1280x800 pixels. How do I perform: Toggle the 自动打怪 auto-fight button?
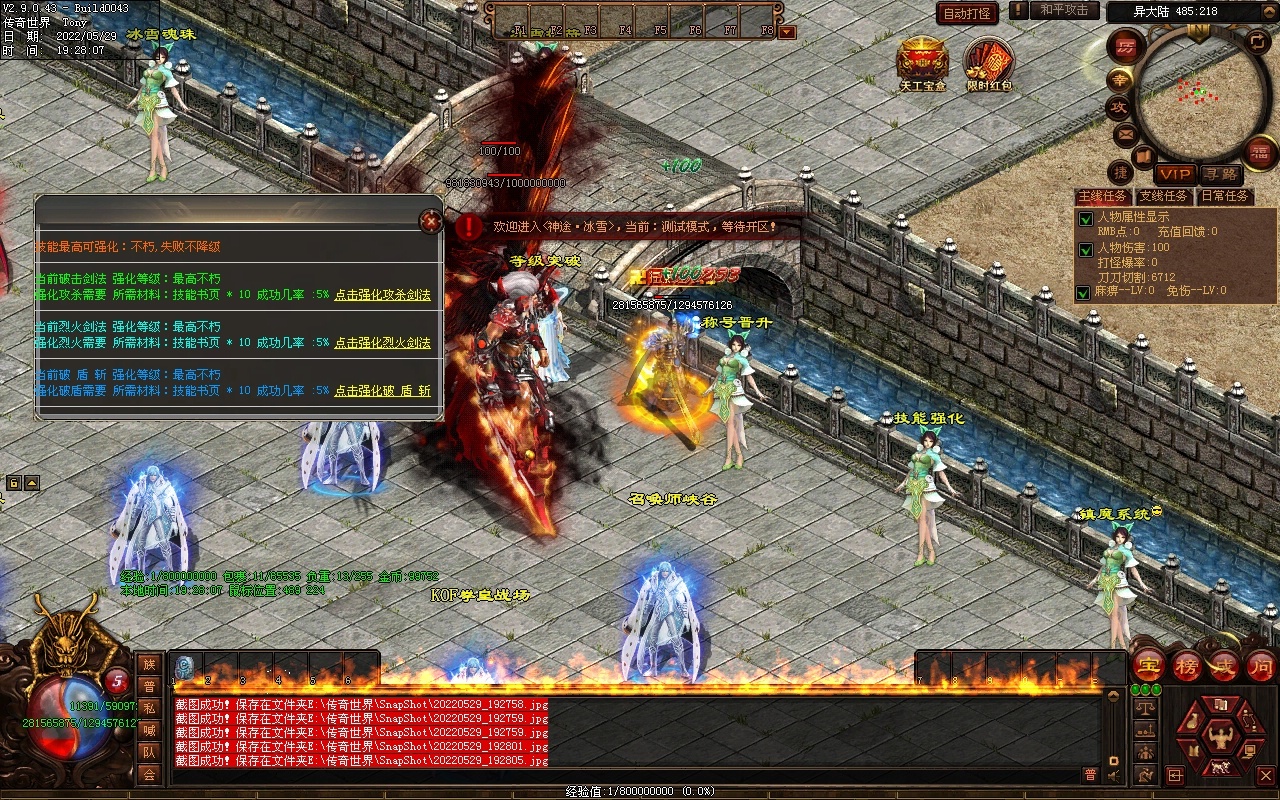click(x=967, y=13)
